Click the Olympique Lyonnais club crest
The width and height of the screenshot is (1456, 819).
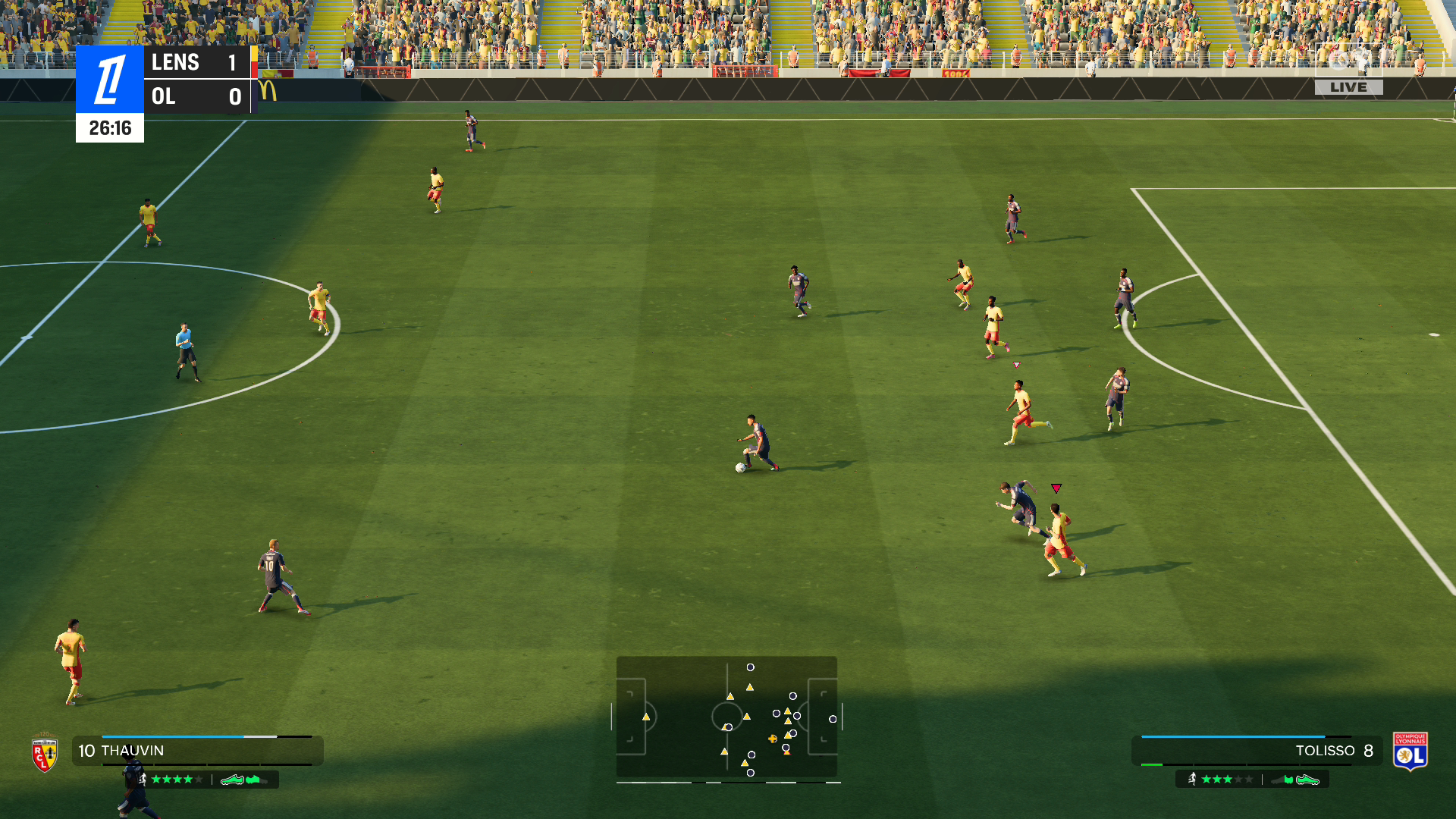1410,752
